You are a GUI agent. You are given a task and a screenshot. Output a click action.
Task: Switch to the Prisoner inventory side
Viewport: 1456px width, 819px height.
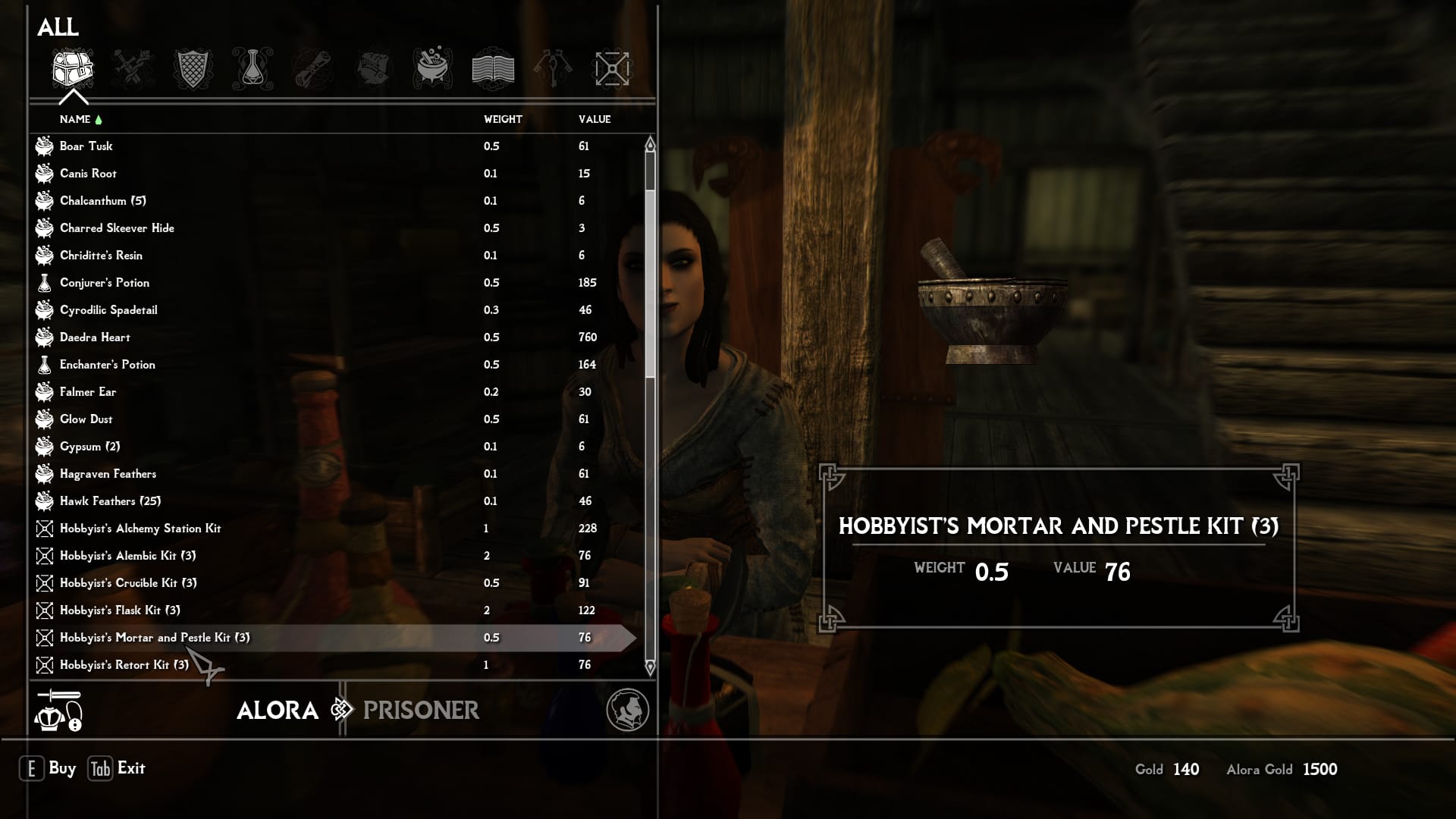click(421, 711)
